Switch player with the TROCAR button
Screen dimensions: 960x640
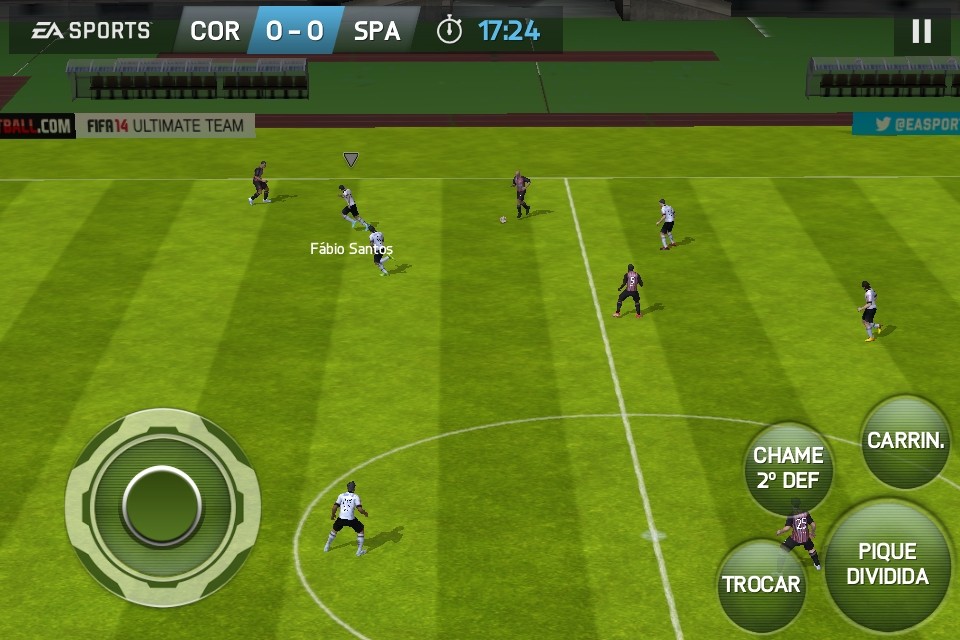pyautogui.click(x=762, y=585)
